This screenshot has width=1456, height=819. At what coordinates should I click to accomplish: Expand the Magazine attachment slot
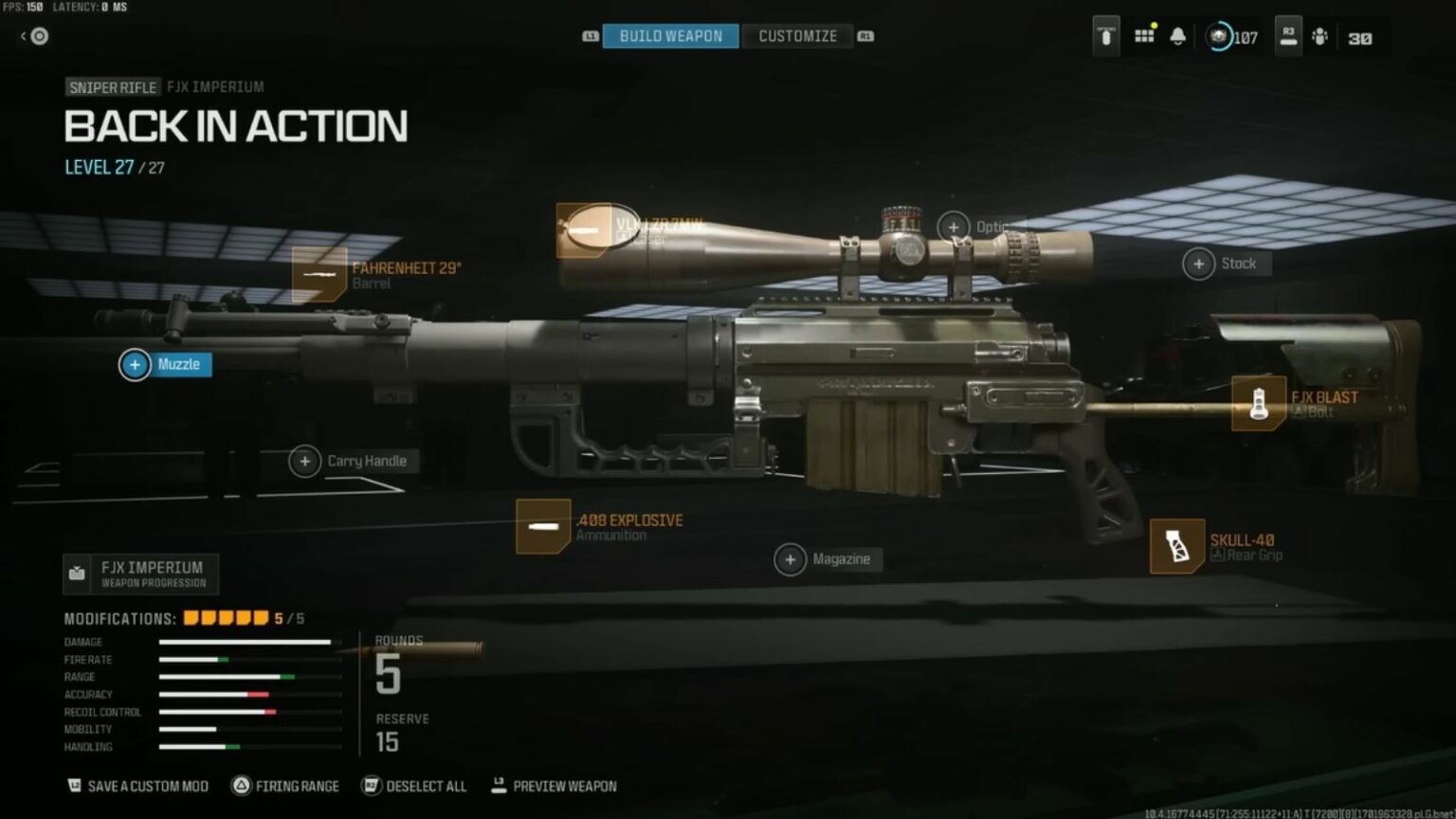click(x=790, y=559)
